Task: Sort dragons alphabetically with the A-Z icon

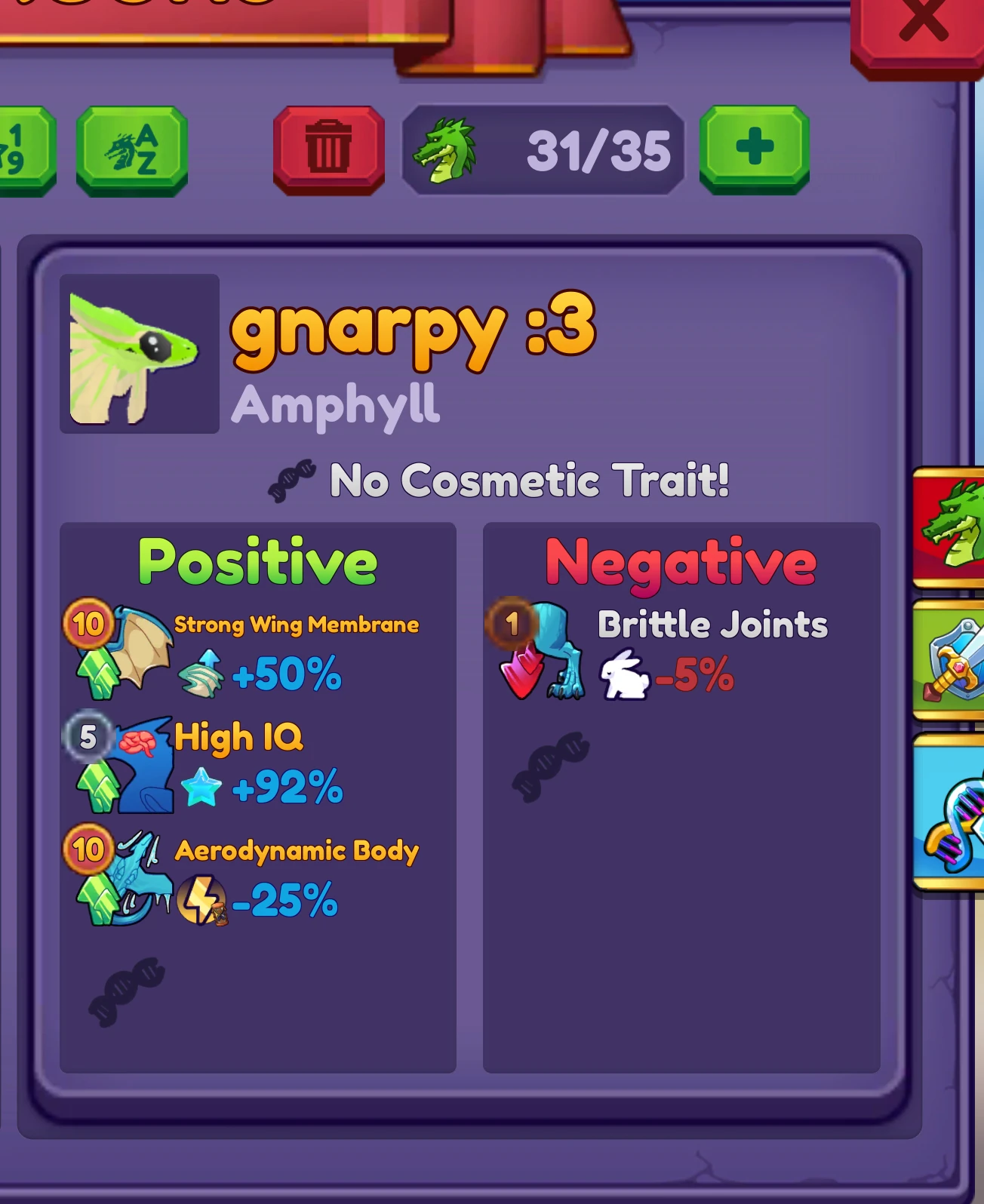Action: click(131, 149)
